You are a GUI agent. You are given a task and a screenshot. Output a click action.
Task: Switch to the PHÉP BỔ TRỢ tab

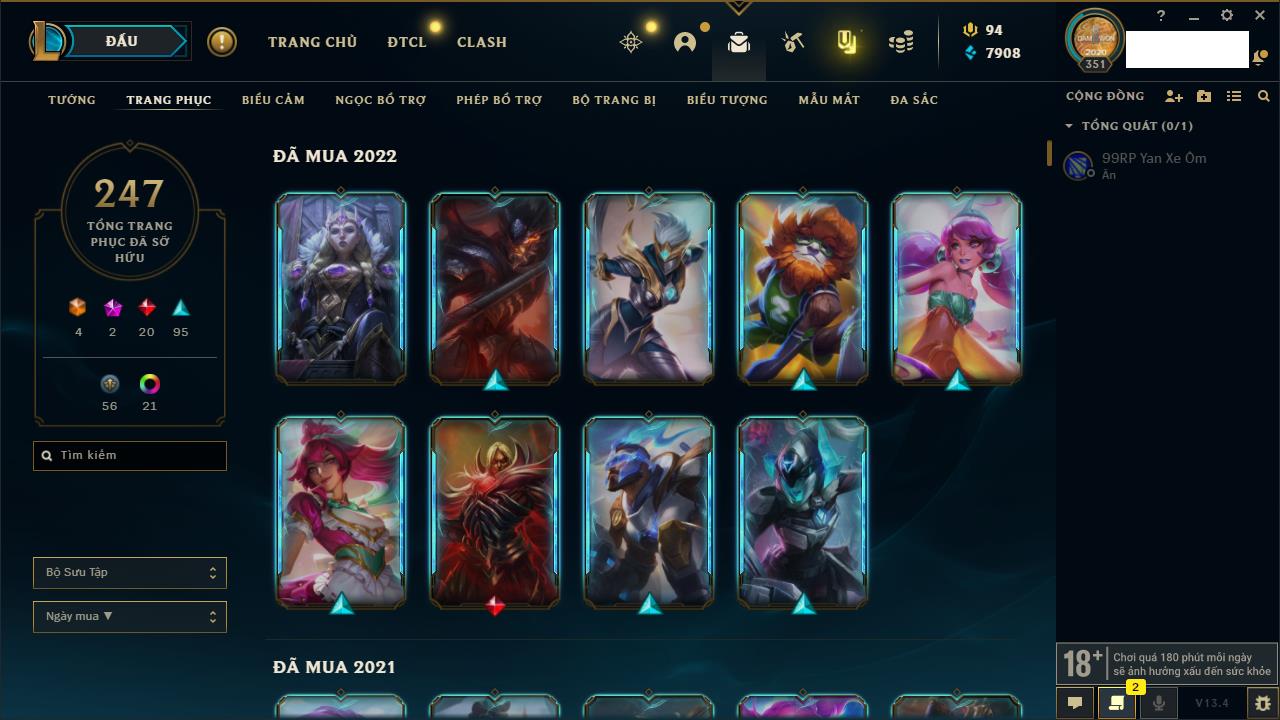pyautogui.click(x=499, y=100)
